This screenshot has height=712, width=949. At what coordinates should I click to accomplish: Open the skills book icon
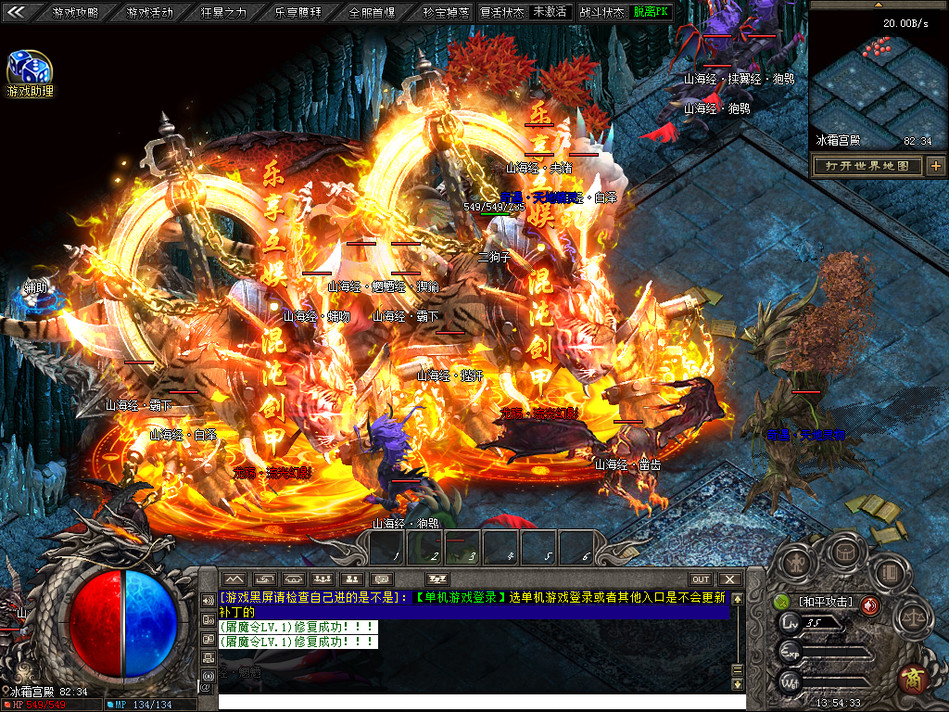pyautogui.click(x=888, y=571)
